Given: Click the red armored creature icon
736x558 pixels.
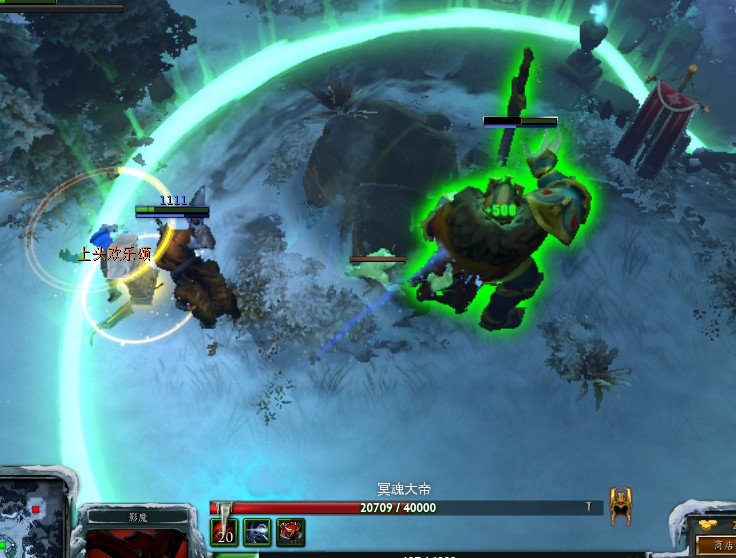Looking at the screenshot, I should [x=290, y=532].
